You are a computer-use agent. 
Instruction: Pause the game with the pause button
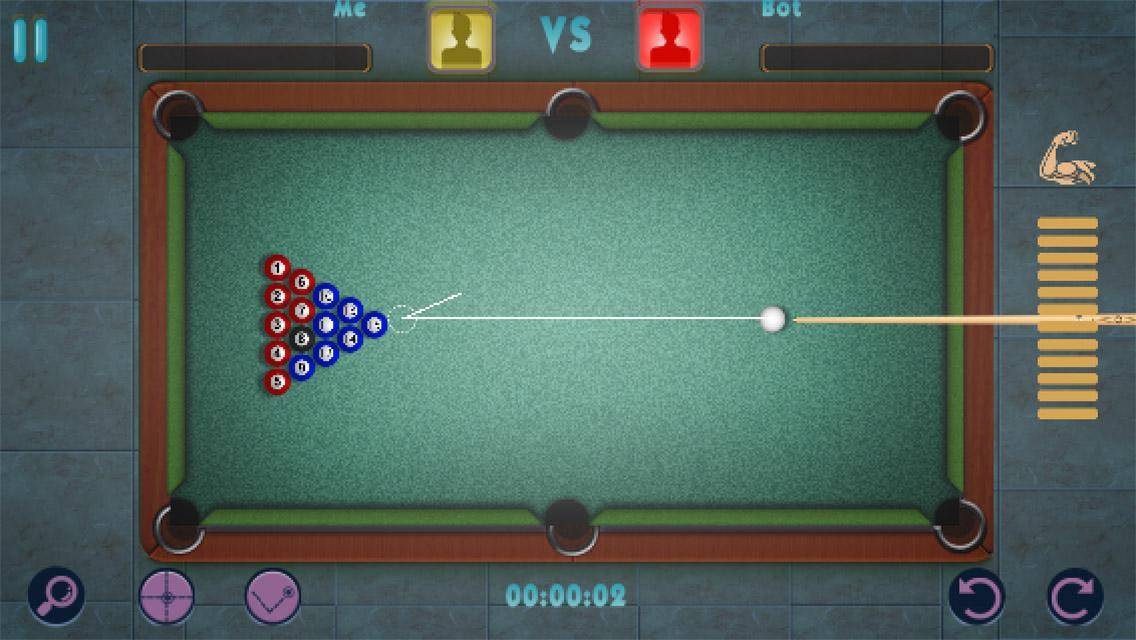click(30, 40)
